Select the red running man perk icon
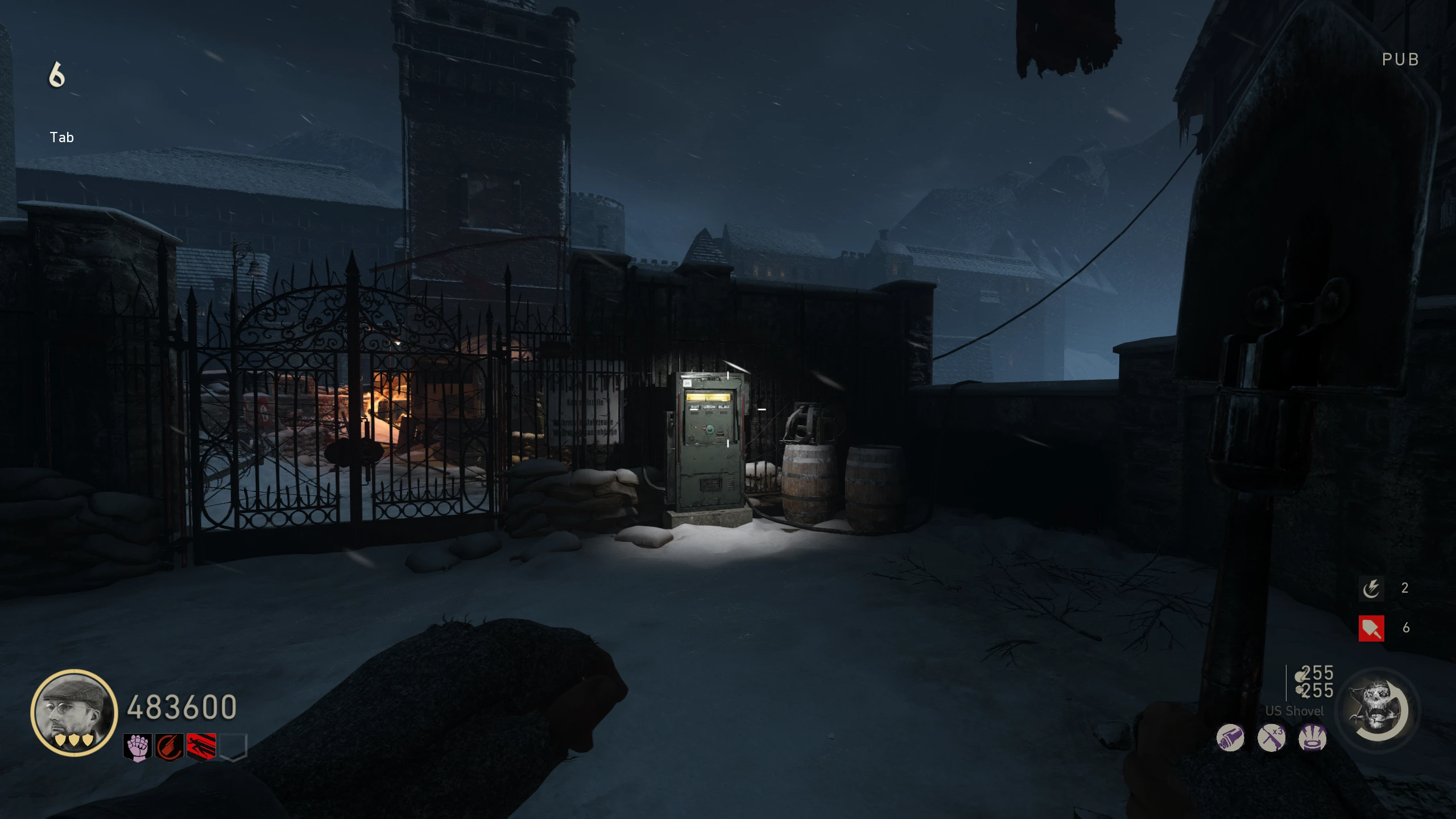This screenshot has height=819, width=1456. point(201,747)
